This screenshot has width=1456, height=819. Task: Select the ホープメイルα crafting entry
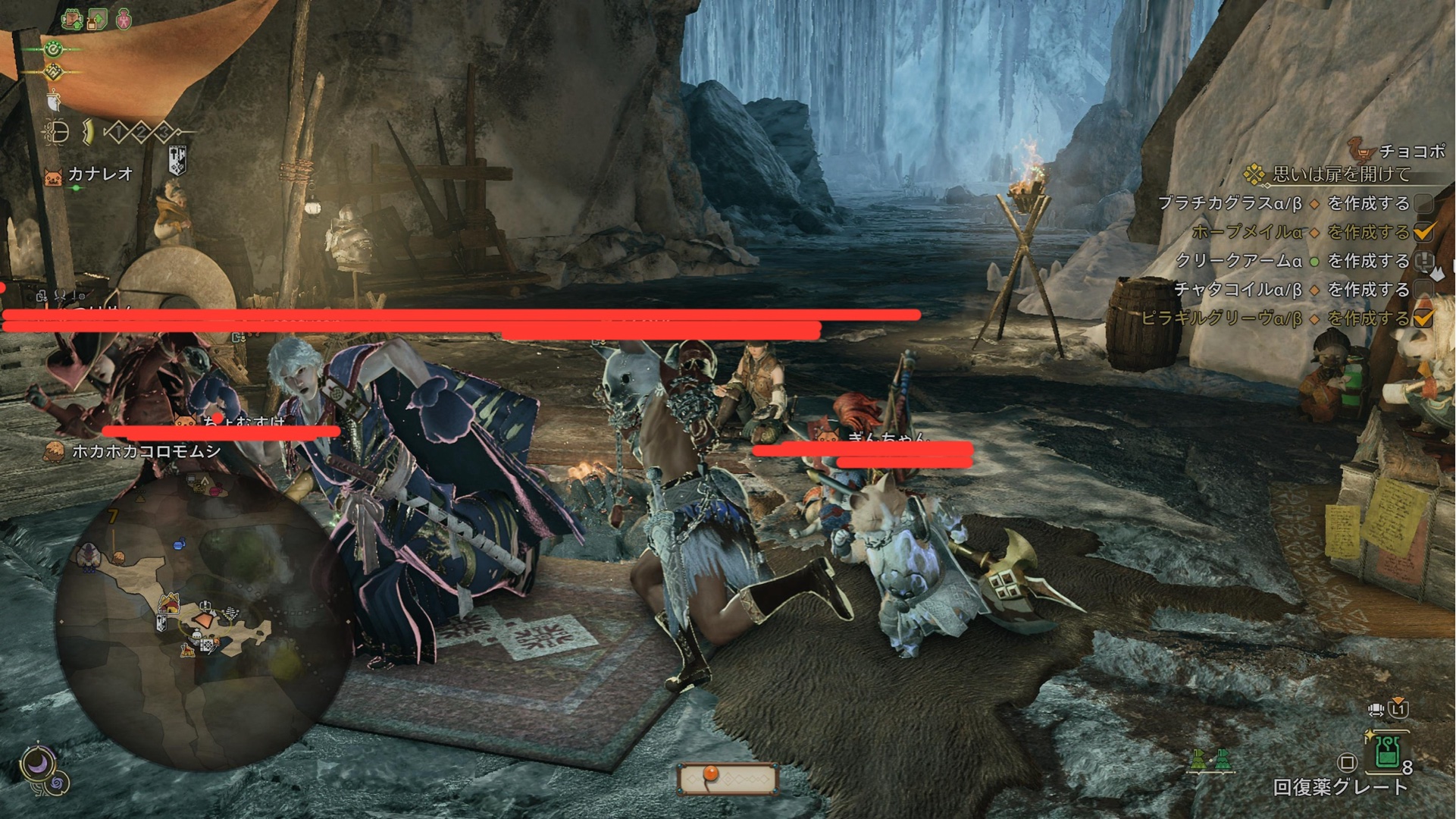[x=1247, y=232]
